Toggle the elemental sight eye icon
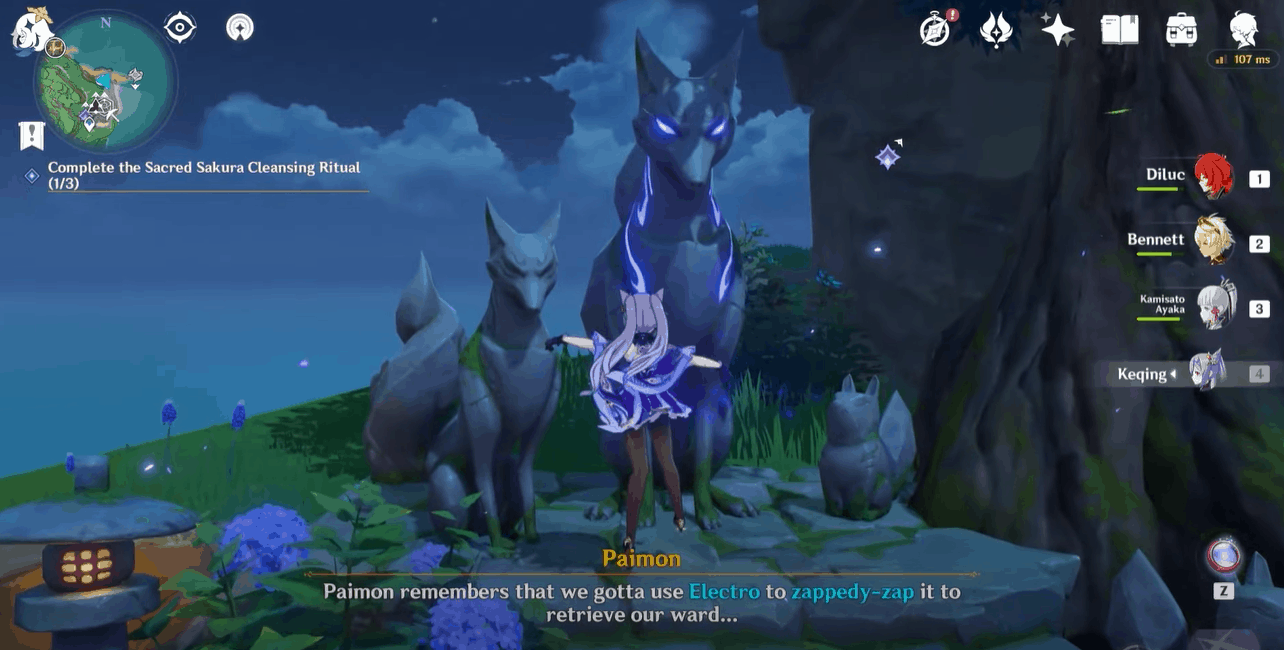Image resolution: width=1284 pixels, height=650 pixels. 180,27
